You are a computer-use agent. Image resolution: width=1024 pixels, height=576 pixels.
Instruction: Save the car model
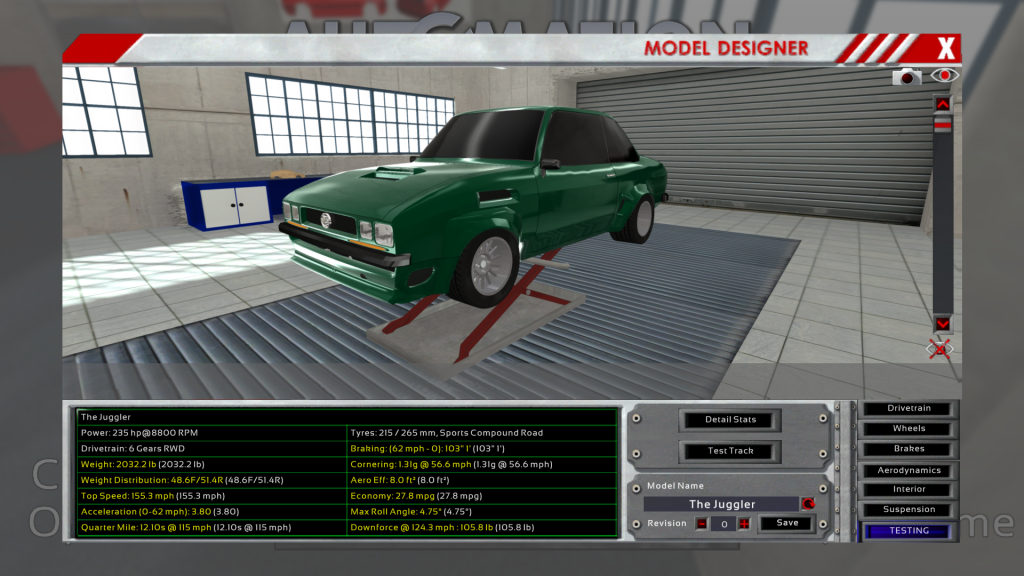pyautogui.click(x=787, y=523)
